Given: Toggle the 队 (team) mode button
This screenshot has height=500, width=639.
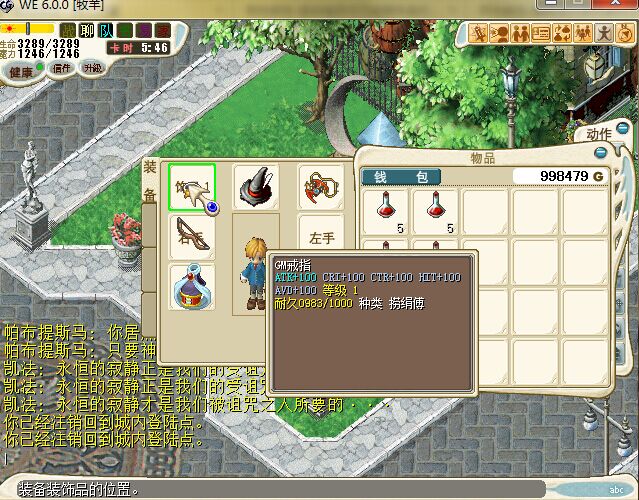Looking at the screenshot, I should pos(105,30).
